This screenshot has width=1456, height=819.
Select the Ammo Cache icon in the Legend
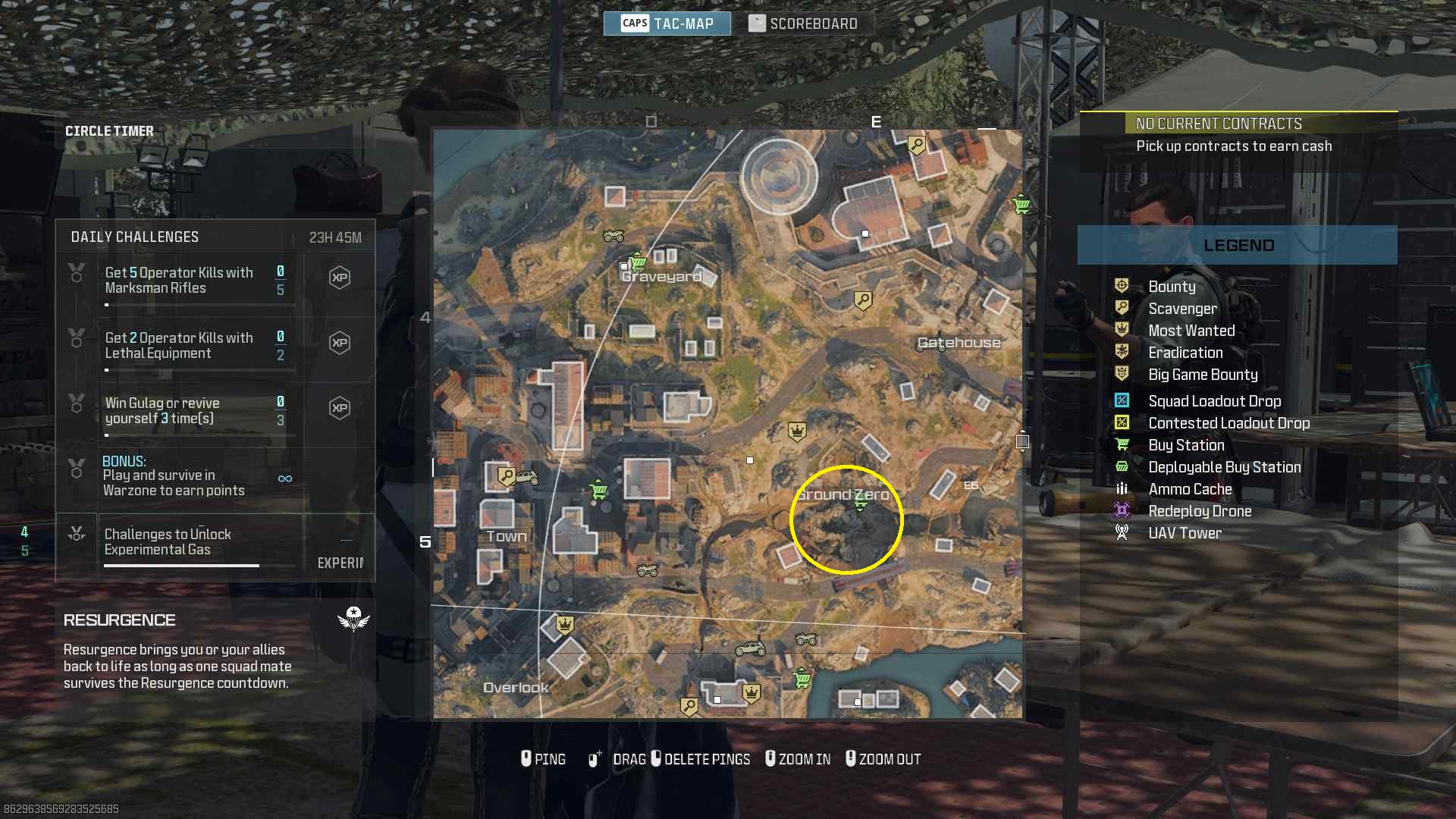1123,488
